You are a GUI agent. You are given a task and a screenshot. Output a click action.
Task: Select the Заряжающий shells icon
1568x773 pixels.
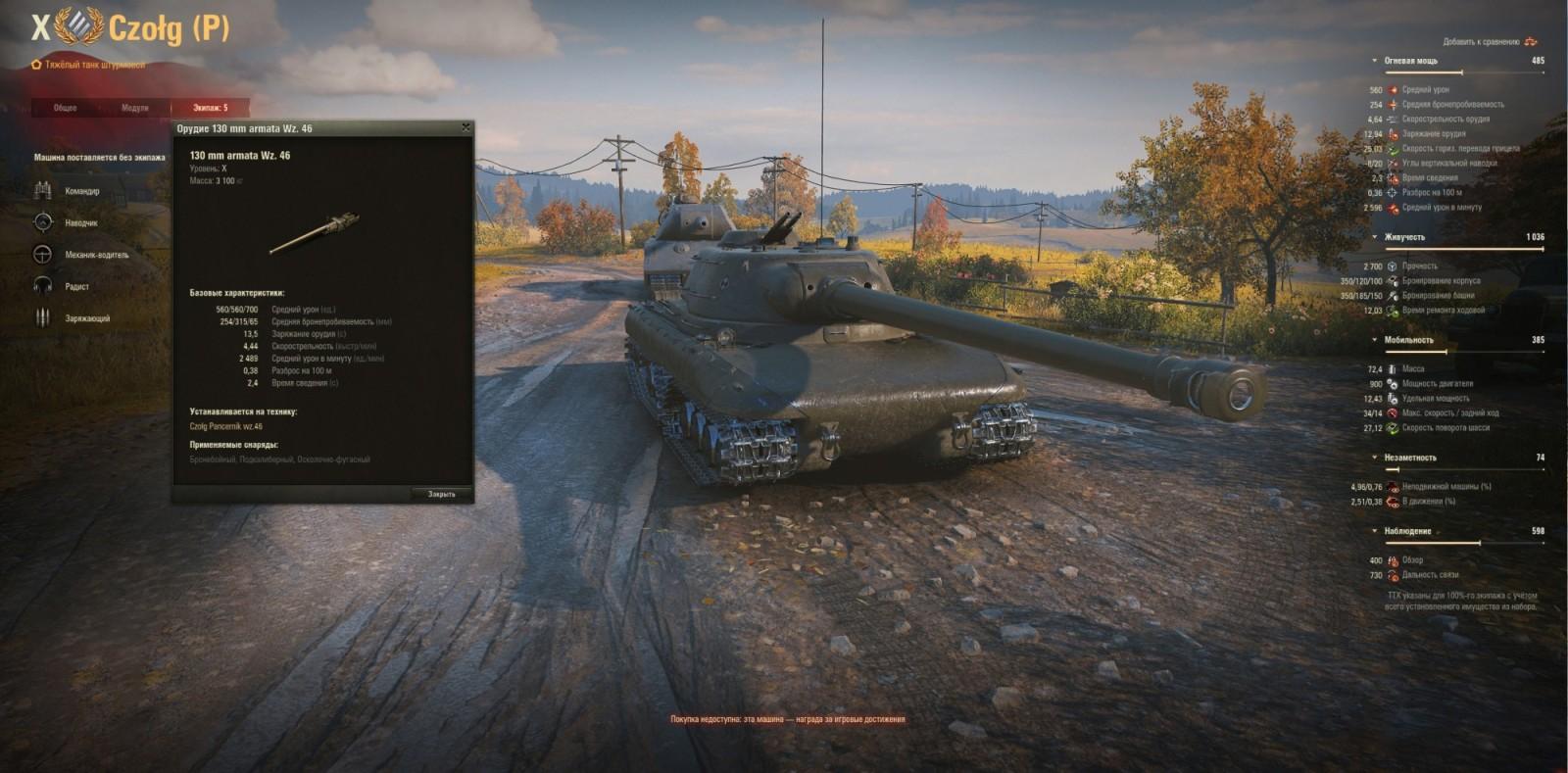coord(43,318)
